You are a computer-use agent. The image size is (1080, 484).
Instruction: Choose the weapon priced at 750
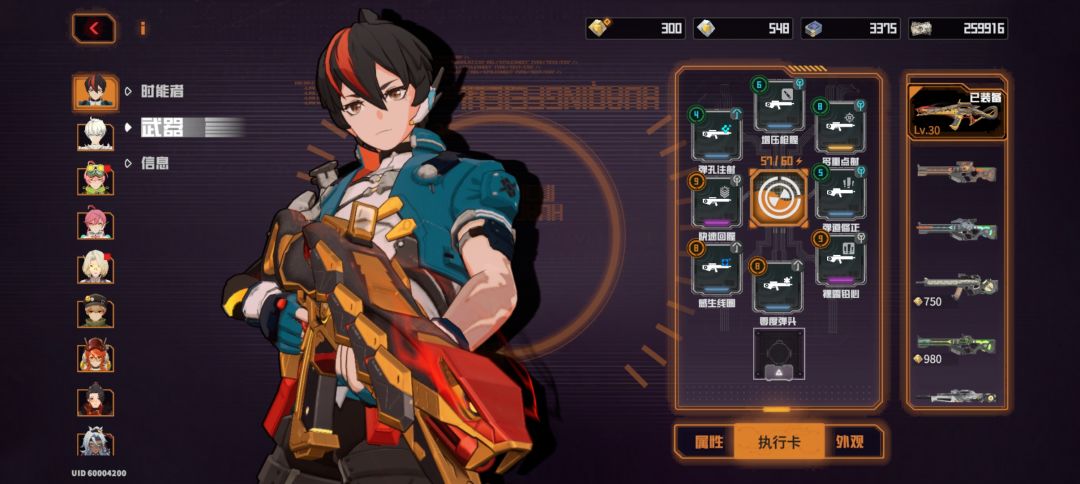(955, 289)
